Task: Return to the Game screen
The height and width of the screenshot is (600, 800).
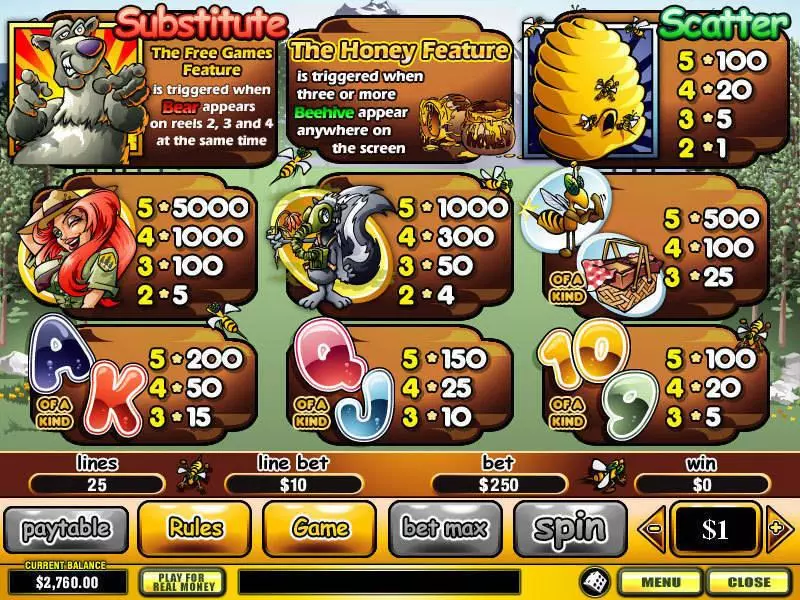Action: point(320,527)
